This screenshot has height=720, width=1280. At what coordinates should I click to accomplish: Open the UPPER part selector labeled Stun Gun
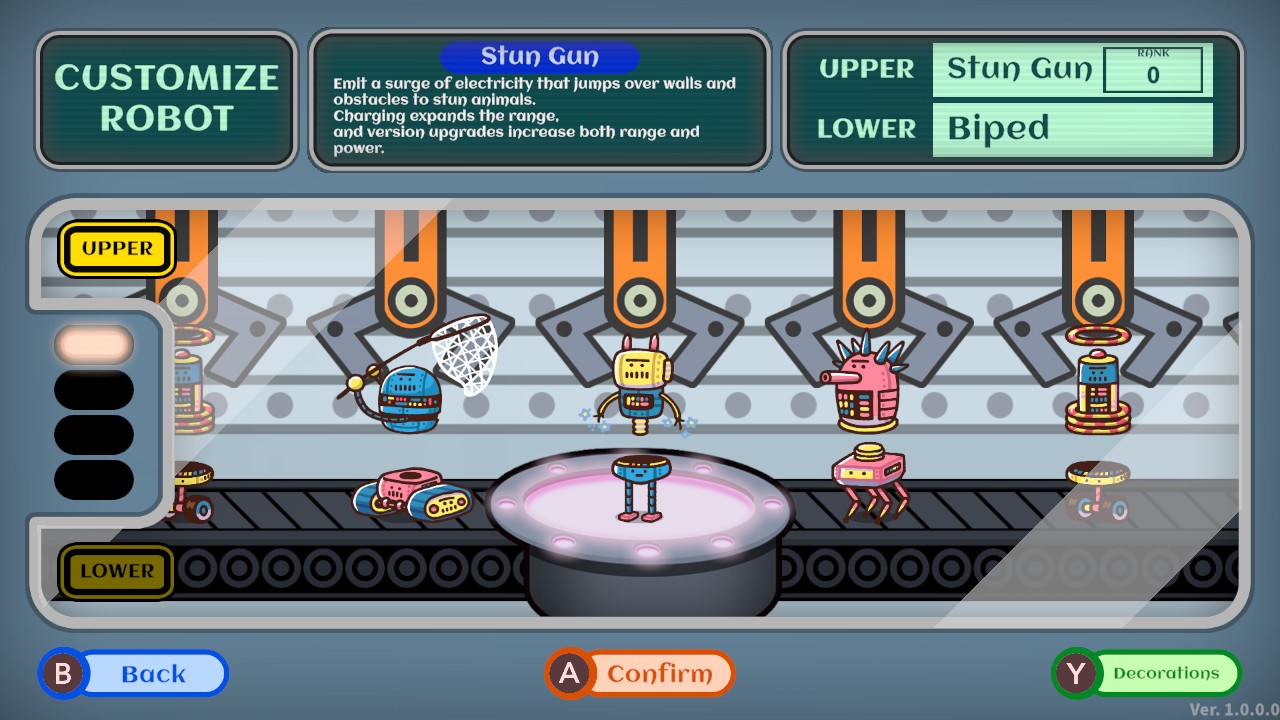pos(1015,69)
